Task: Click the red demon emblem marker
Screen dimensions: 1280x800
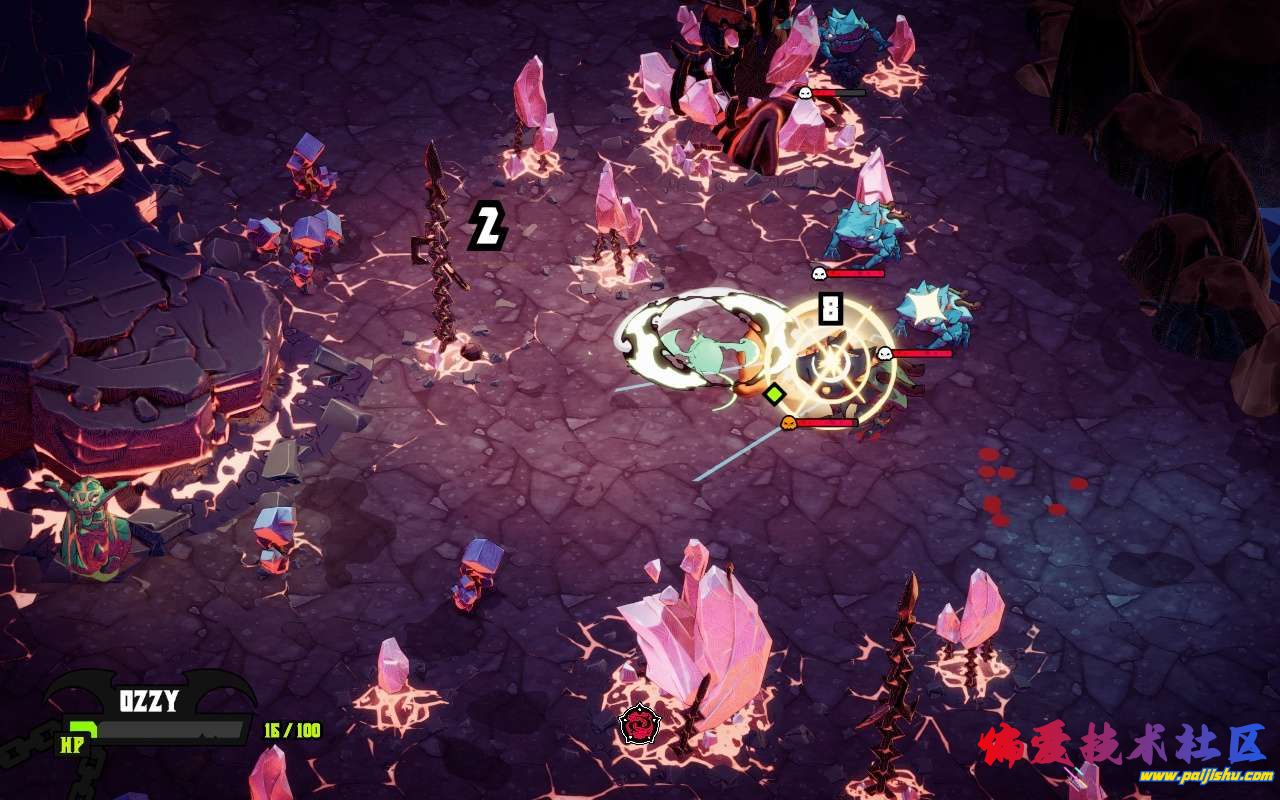Action: click(x=638, y=724)
